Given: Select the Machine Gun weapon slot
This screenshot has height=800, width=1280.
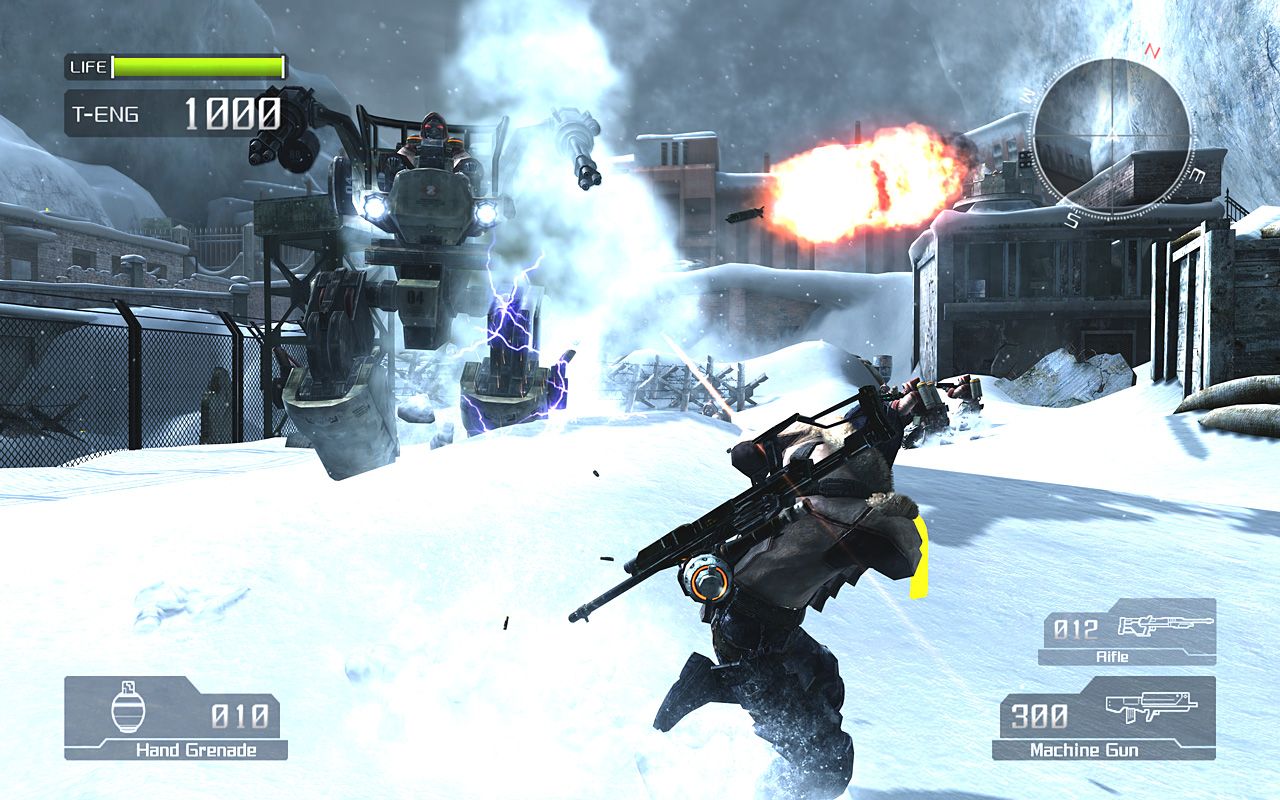Looking at the screenshot, I should 1104,718.
